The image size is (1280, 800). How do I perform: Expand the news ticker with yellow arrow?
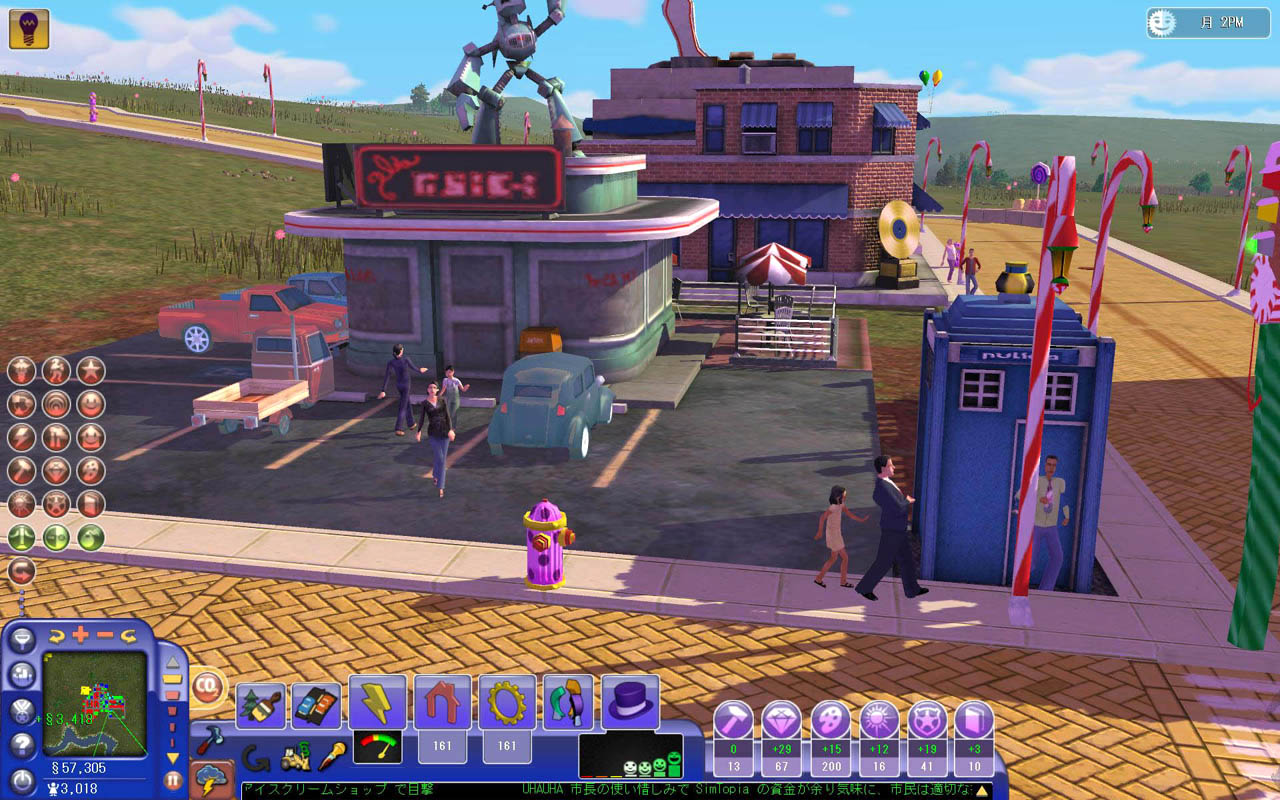click(x=982, y=791)
